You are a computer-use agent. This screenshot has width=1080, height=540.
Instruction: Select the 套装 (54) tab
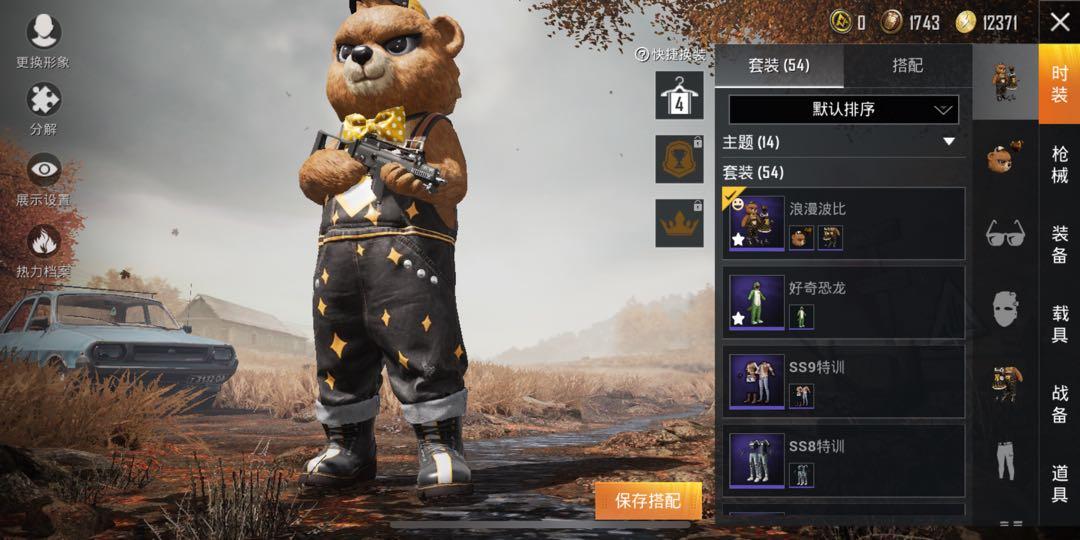point(779,66)
